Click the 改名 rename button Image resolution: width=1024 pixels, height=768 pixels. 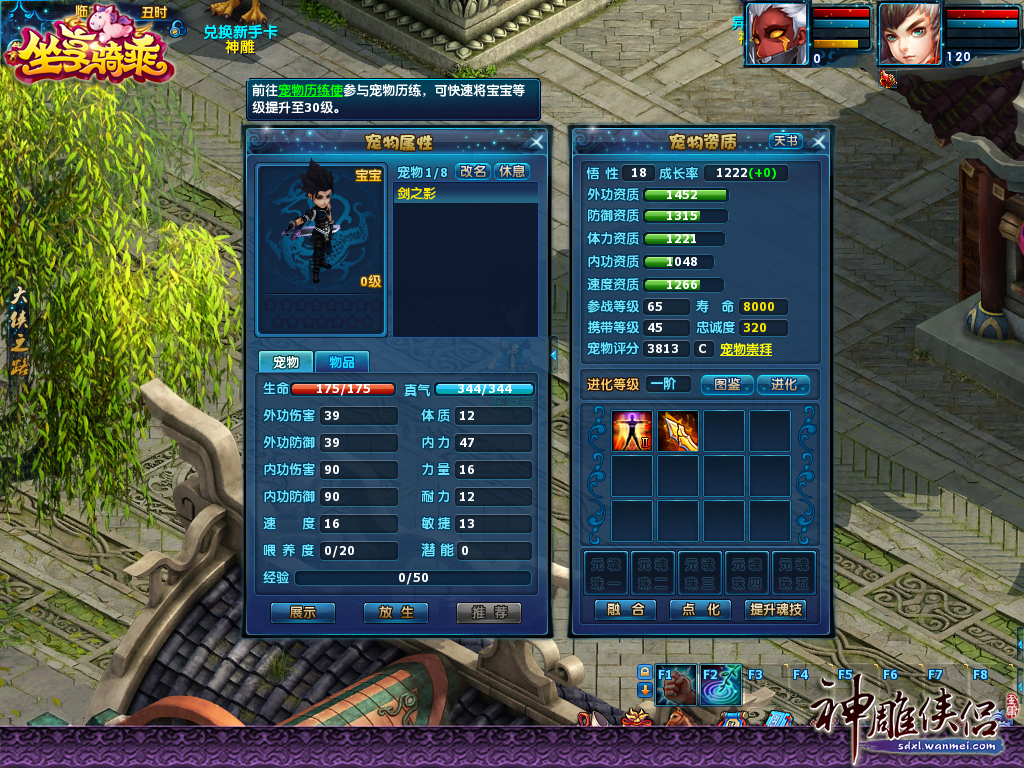pos(473,171)
